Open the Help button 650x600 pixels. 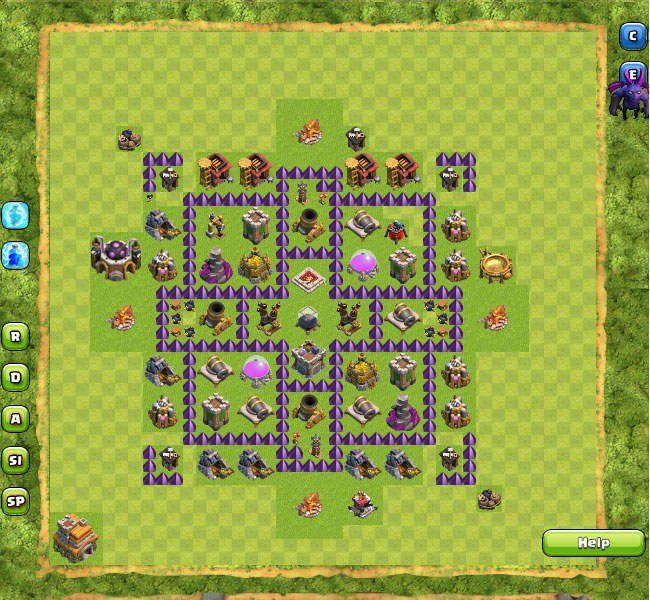click(x=593, y=543)
